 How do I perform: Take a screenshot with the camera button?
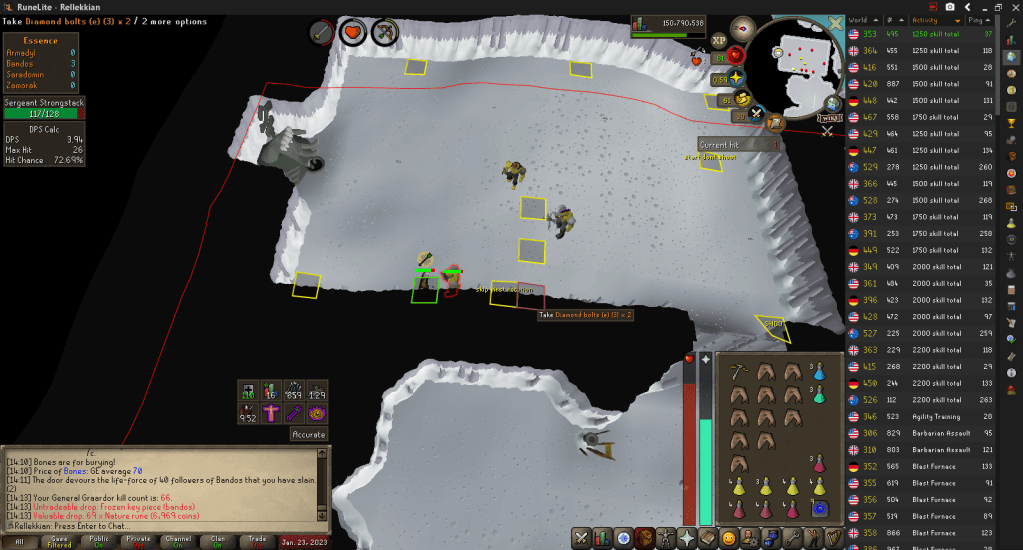coord(950,7)
